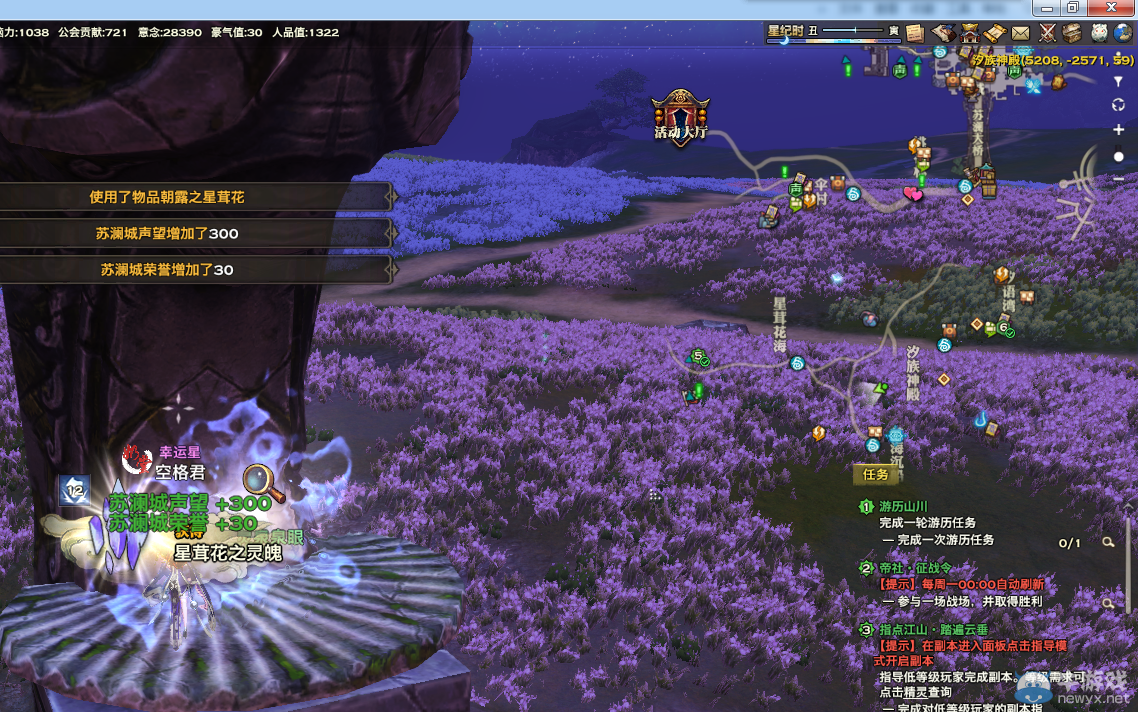The width and height of the screenshot is (1138, 712).
Task: Select the 任务 quest tracker tab
Action: click(x=875, y=475)
